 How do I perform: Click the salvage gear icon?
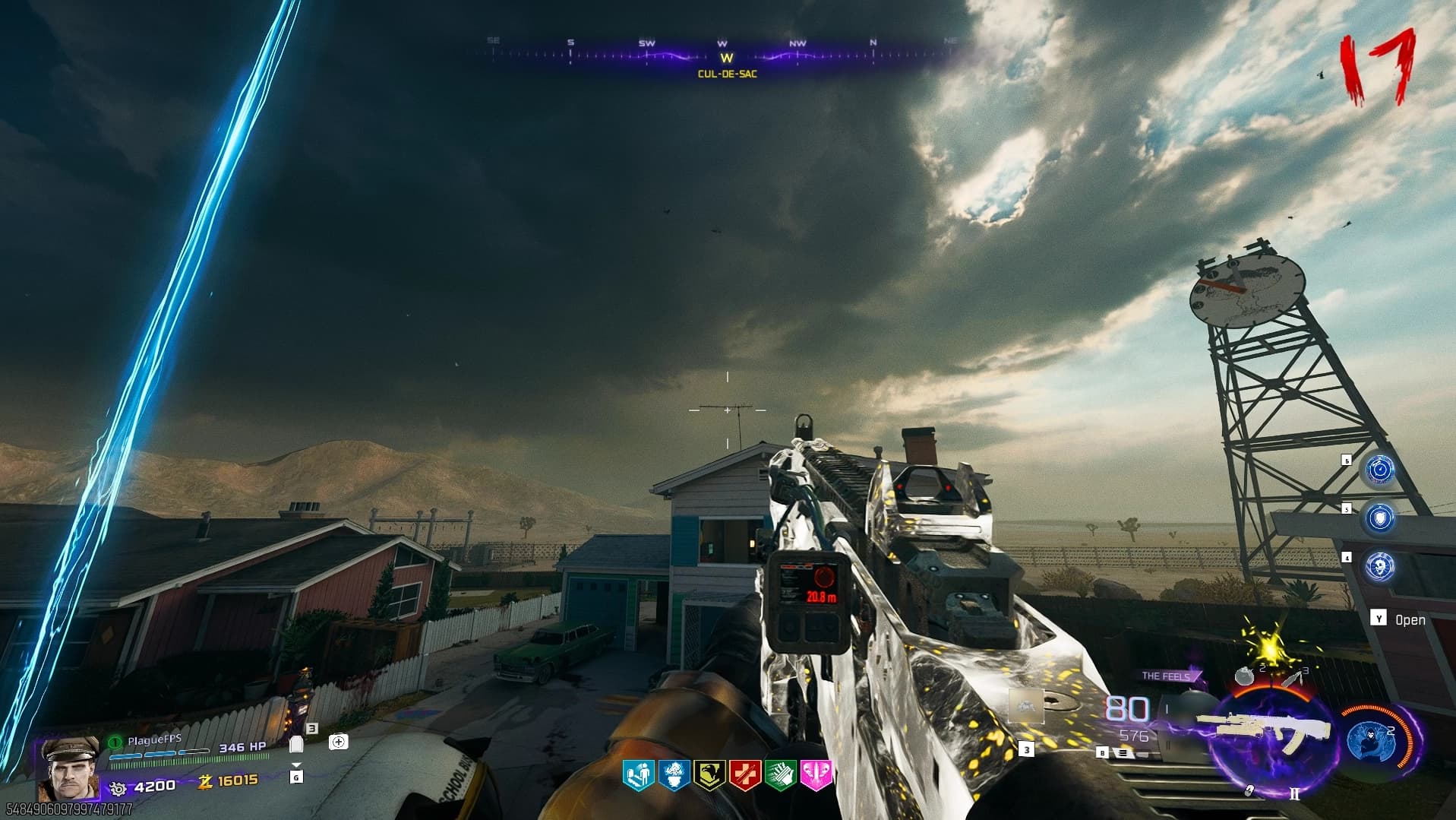pos(118,787)
